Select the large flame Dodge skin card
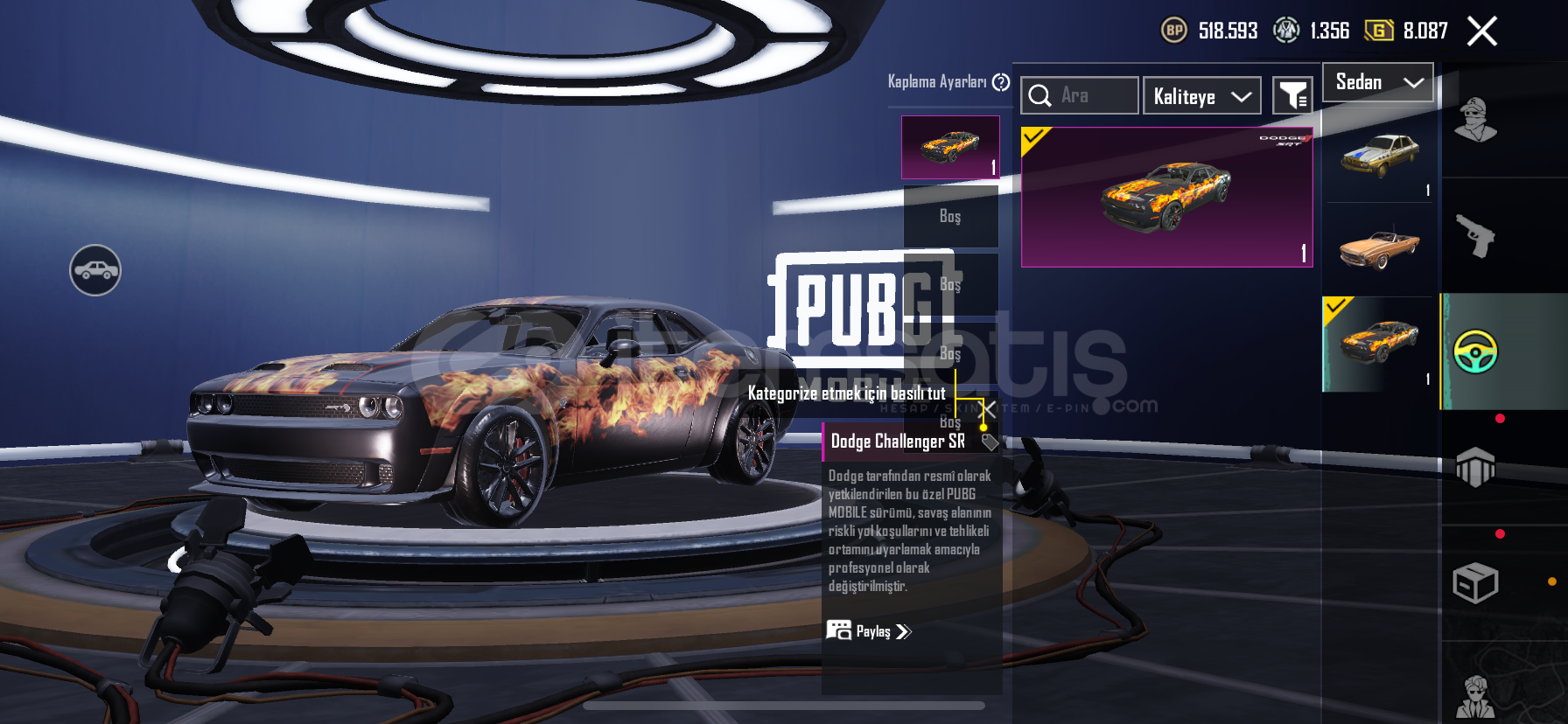 click(1166, 197)
